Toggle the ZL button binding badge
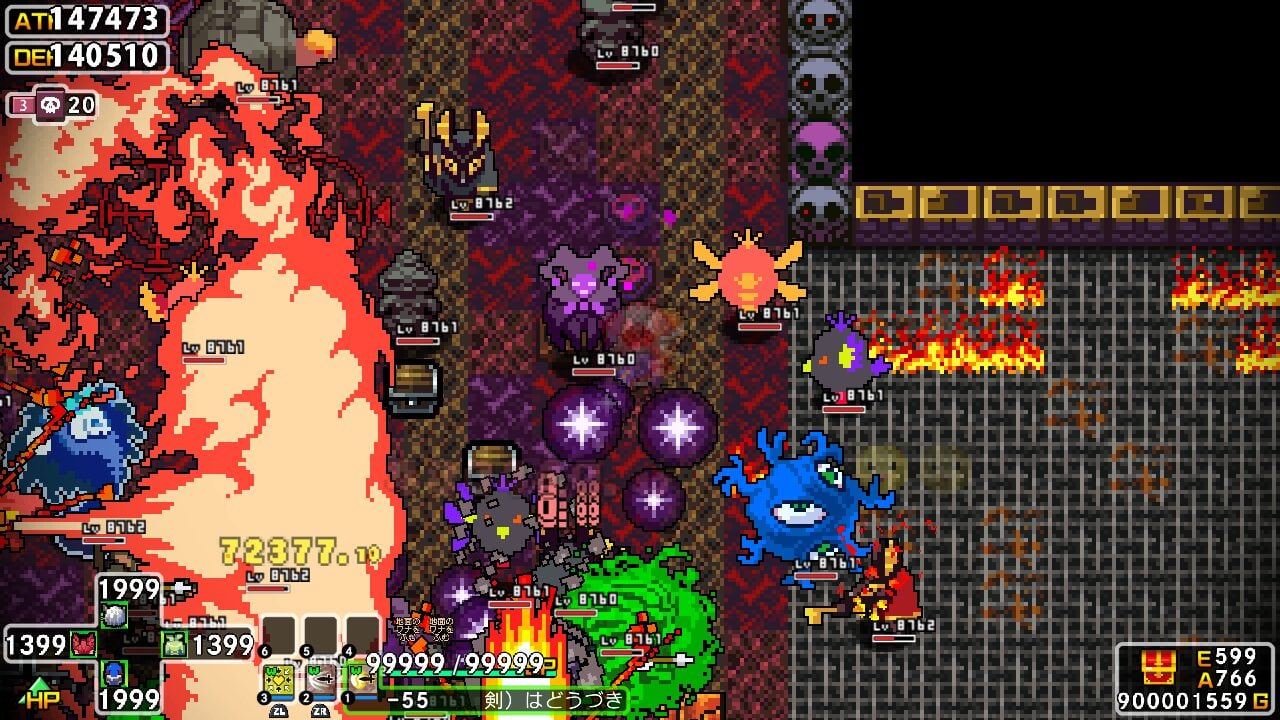 click(x=280, y=710)
